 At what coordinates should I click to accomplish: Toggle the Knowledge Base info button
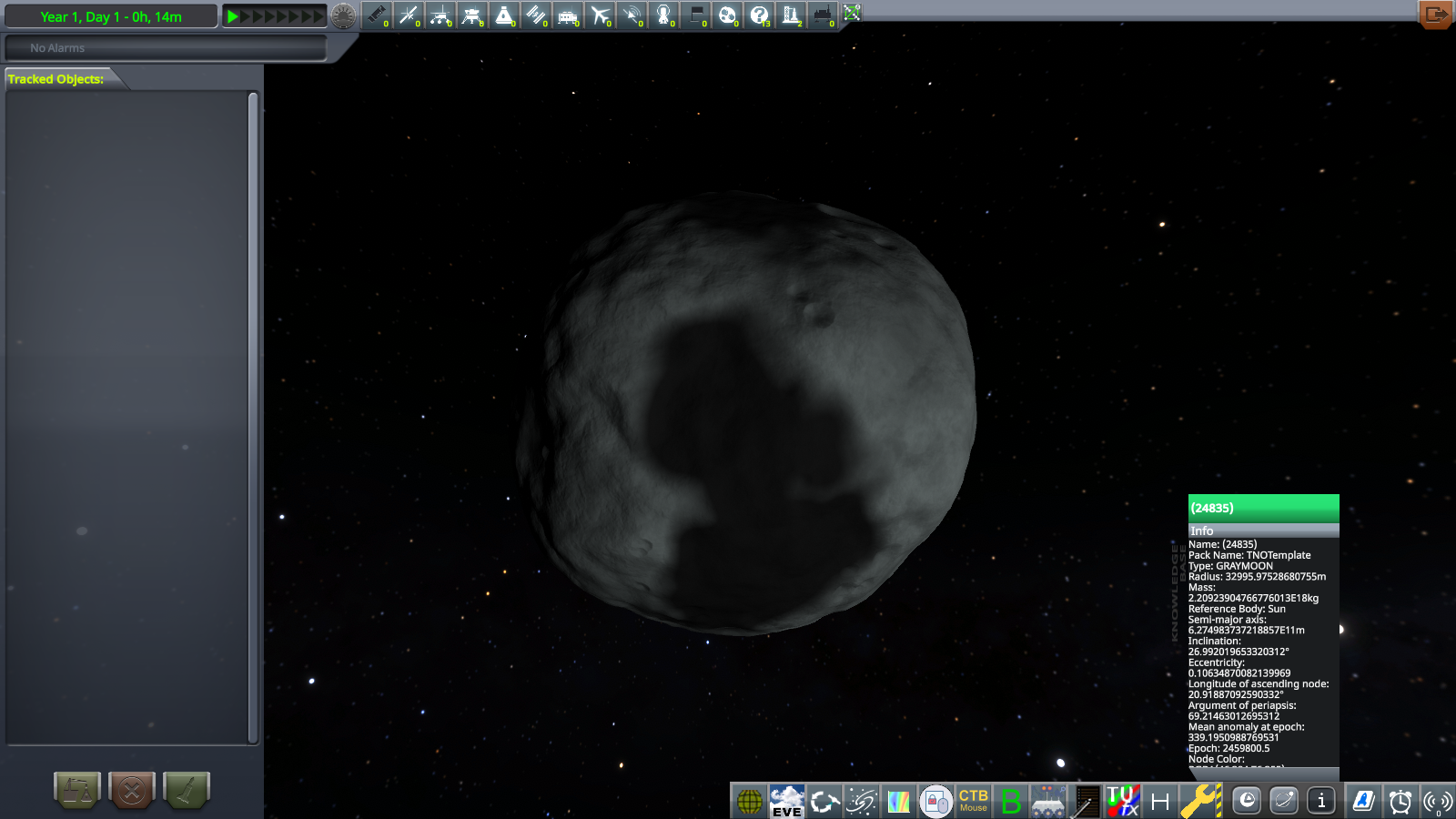pyautogui.click(x=1321, y=801)
